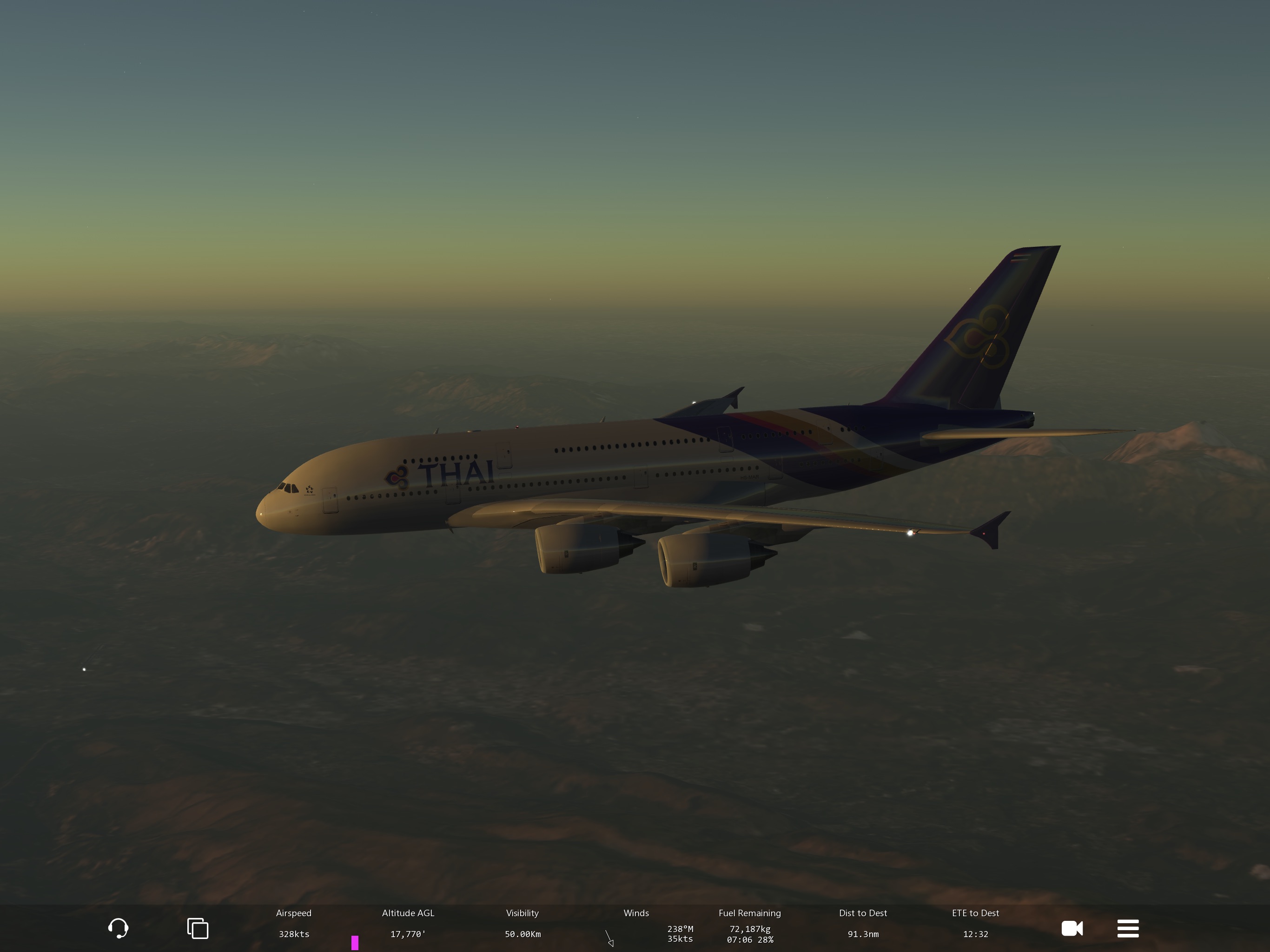Switch camera view with the camera icon
Screen dimensions: 1270x952
1072,928
